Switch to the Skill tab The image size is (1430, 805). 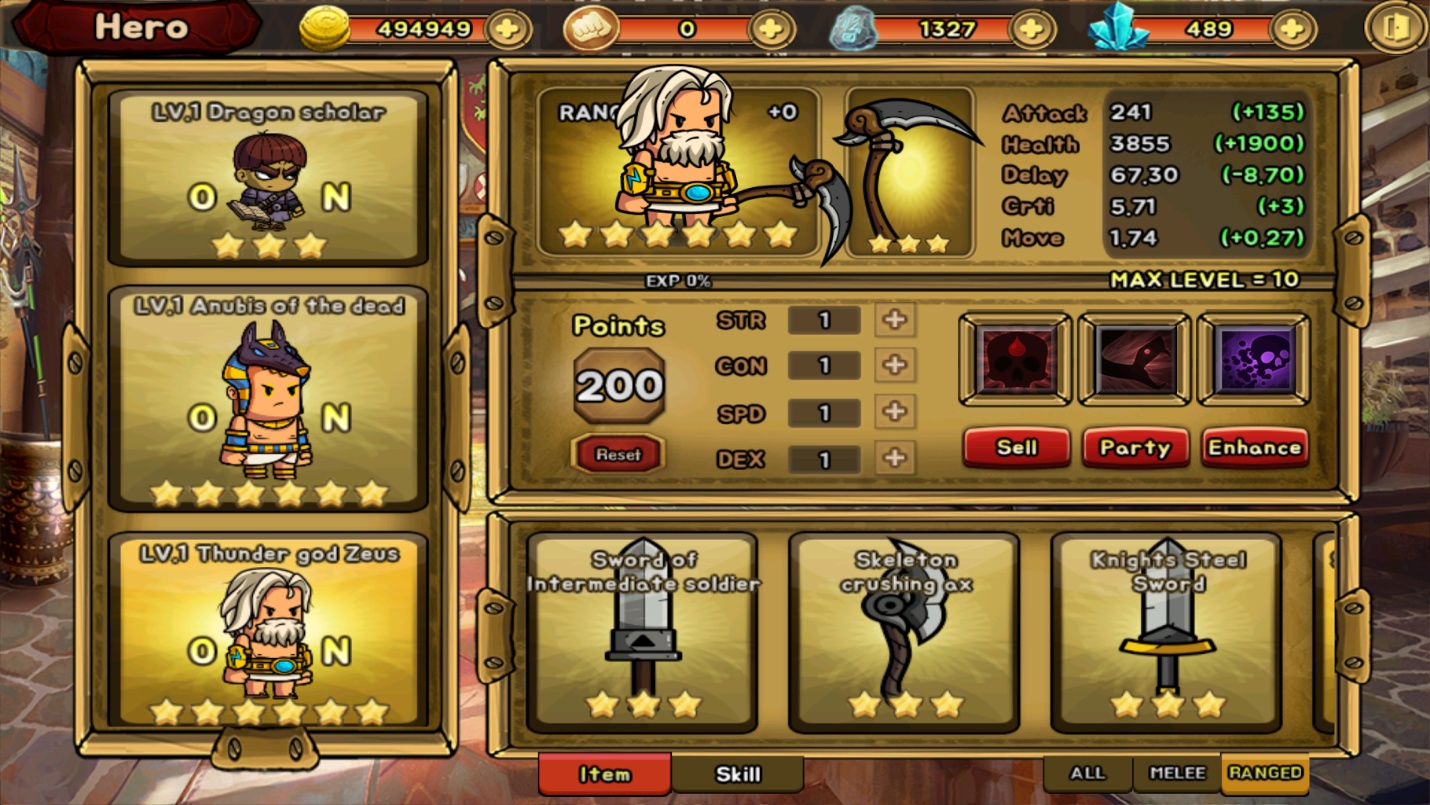[x=738, y=774]
